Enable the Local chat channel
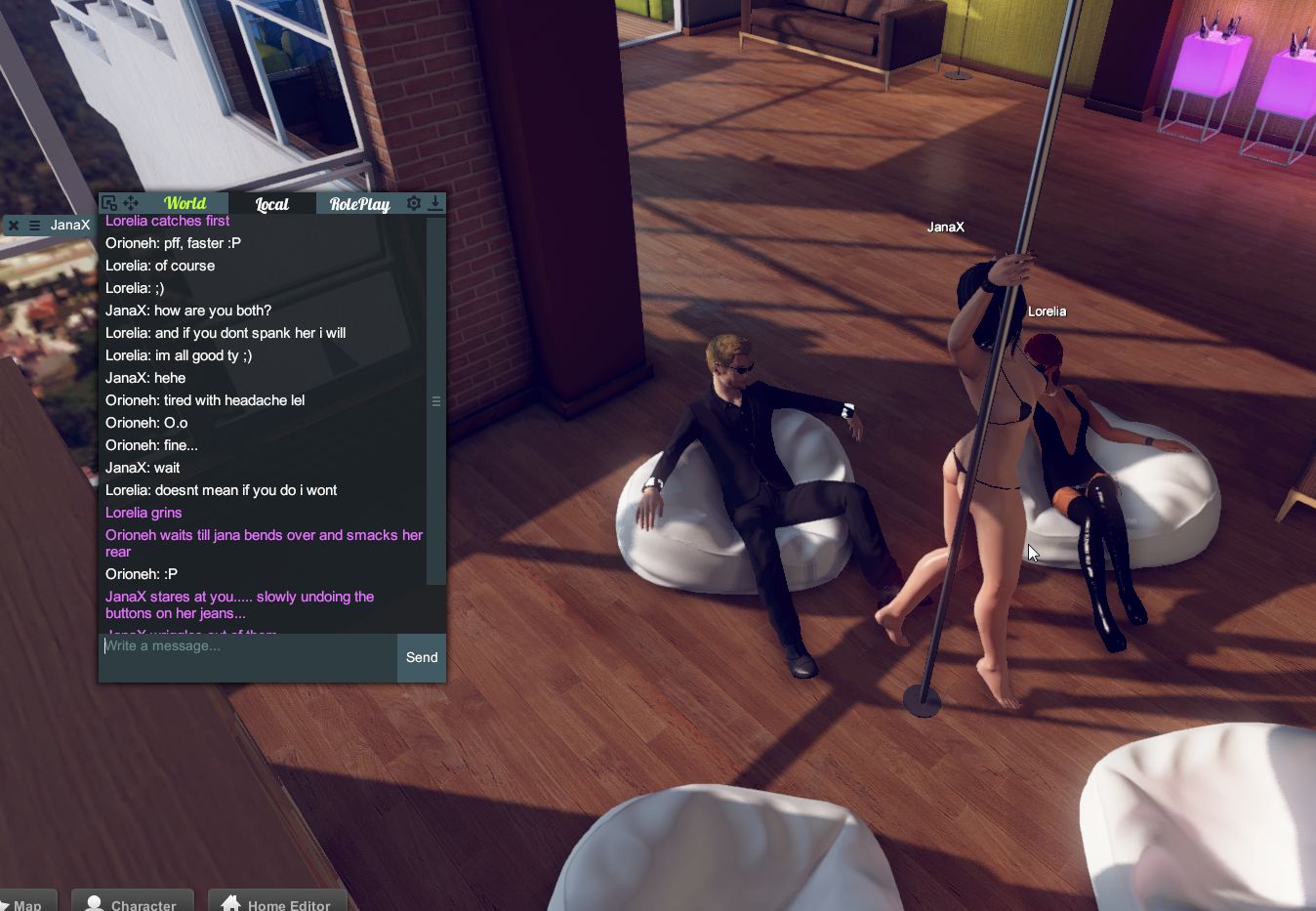The image size is (1316, 911). [271, 203]
